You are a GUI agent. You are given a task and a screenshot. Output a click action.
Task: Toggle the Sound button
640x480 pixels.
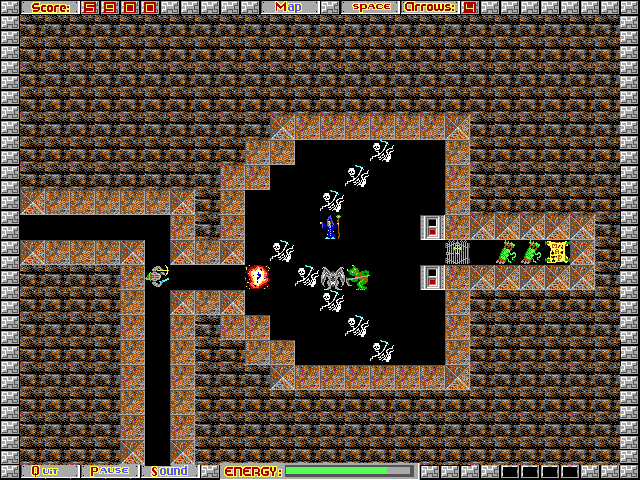170,471
